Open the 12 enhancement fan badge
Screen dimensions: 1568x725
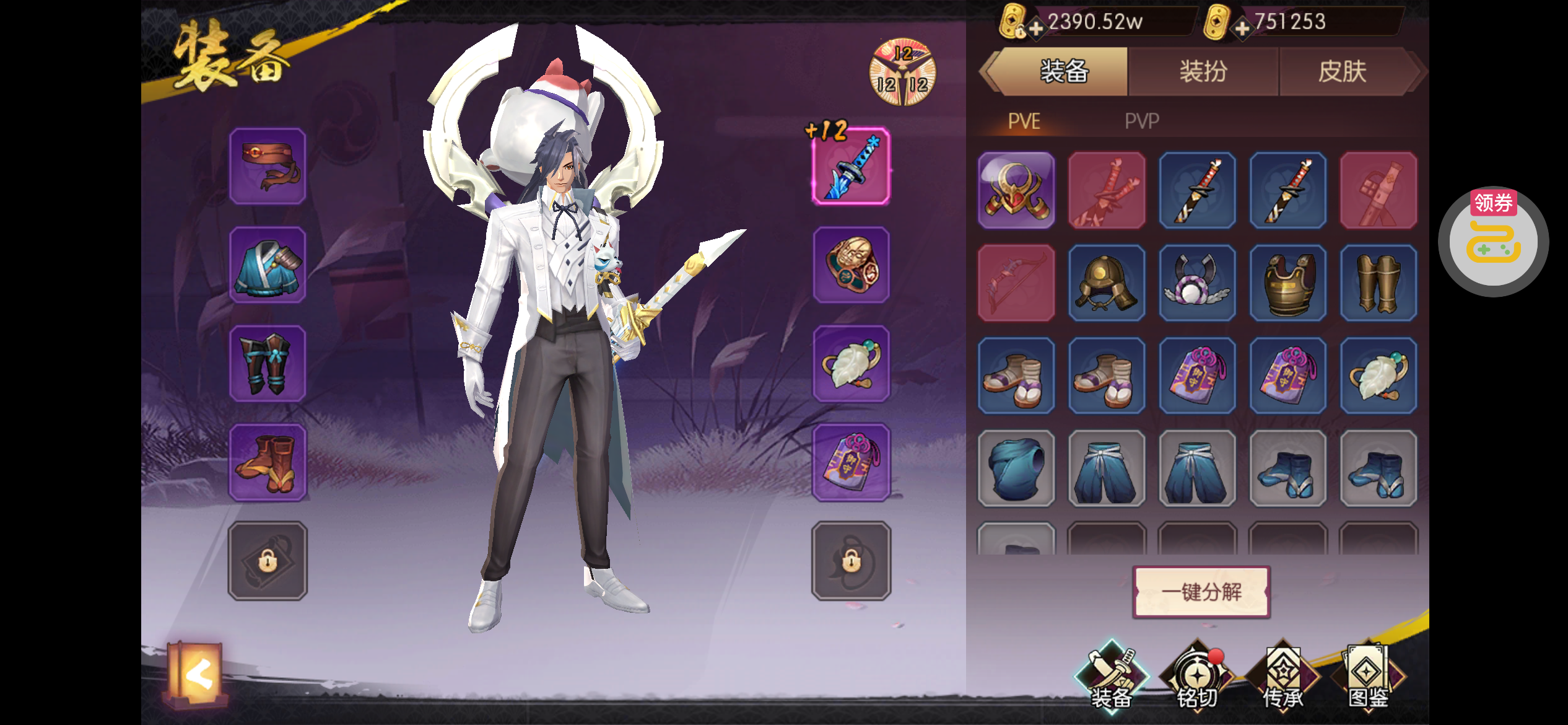(x=902, y=73)
